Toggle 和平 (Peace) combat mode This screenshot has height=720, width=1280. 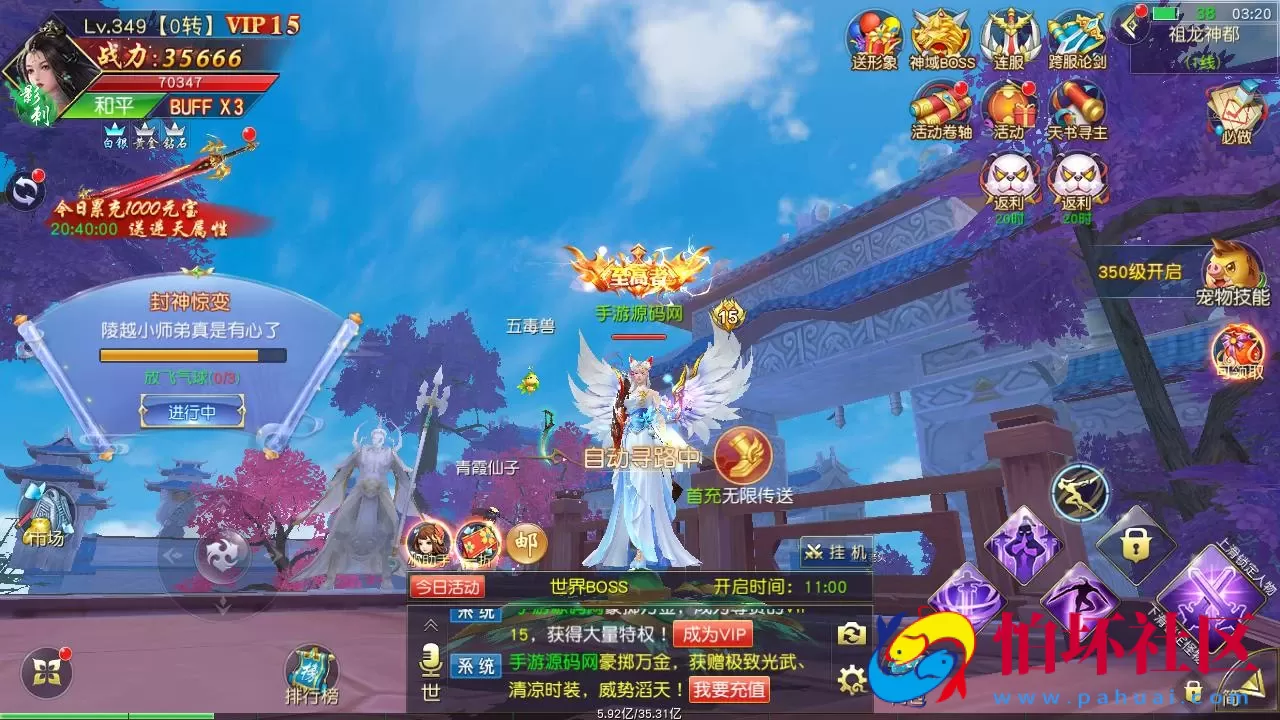[113, 103]
